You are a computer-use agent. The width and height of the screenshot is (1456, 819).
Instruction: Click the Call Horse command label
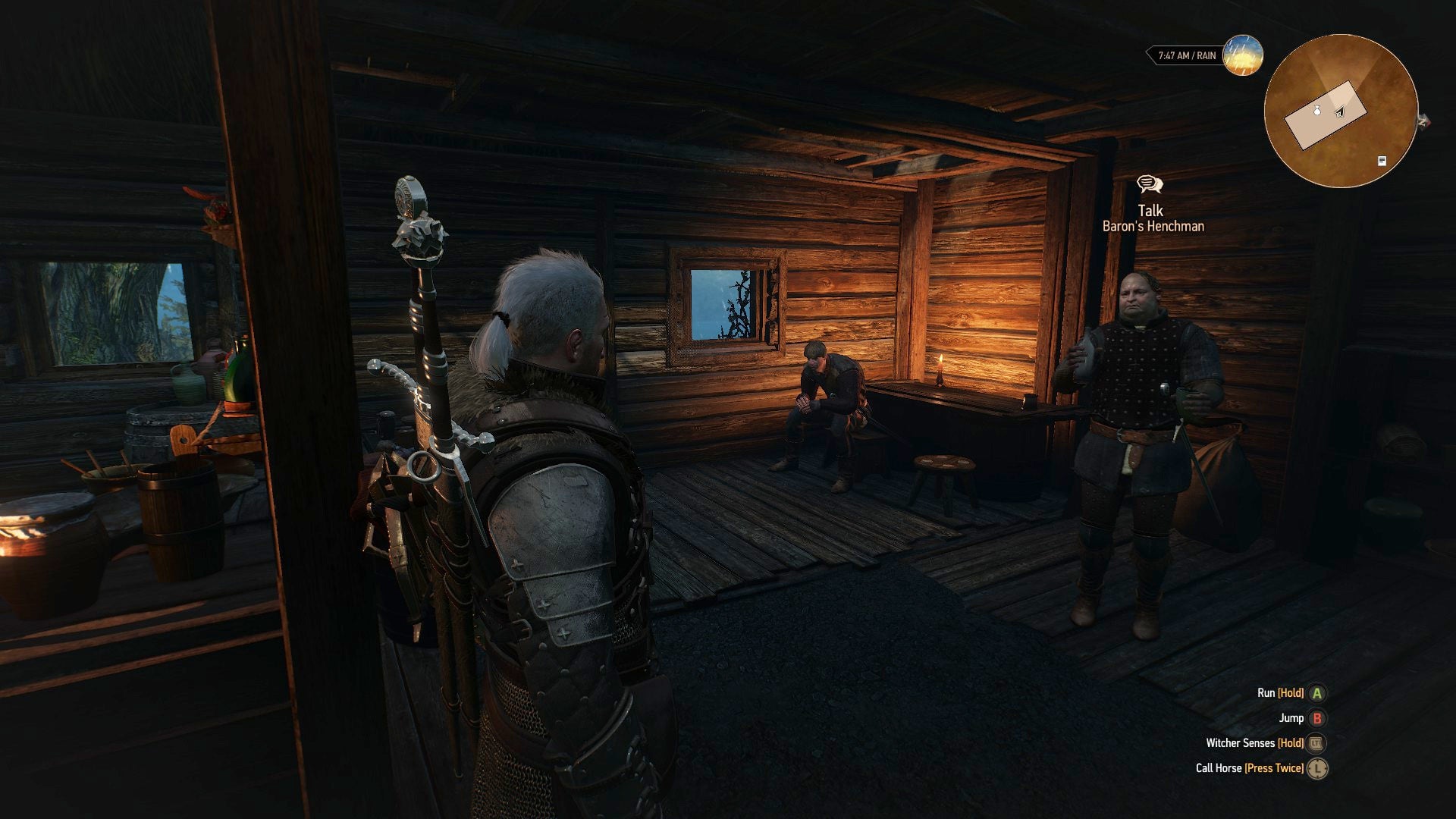tap(1219, 767)
